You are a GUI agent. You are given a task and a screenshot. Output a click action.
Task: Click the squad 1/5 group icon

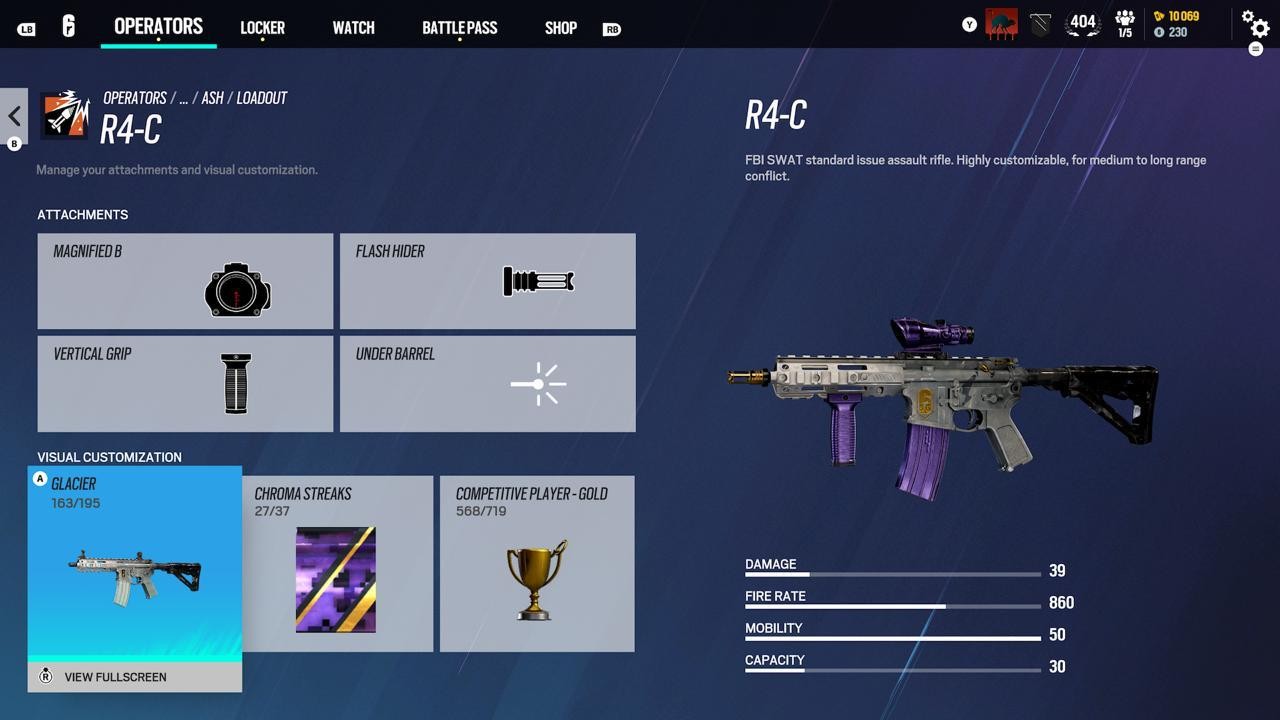(x=1124, y=22)
